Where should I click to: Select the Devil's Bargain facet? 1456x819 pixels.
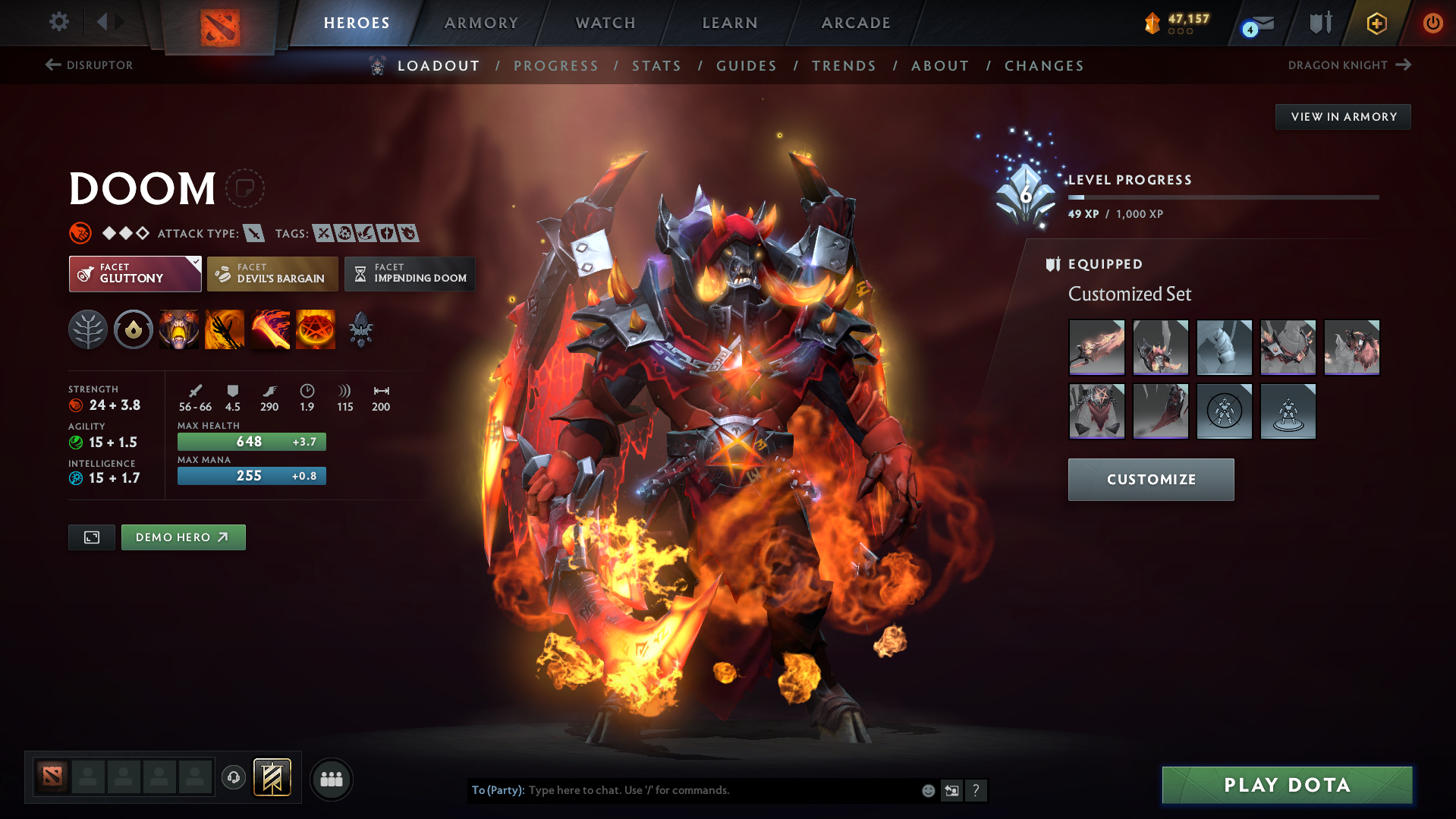pyautogui.click(x=272, y=273)
